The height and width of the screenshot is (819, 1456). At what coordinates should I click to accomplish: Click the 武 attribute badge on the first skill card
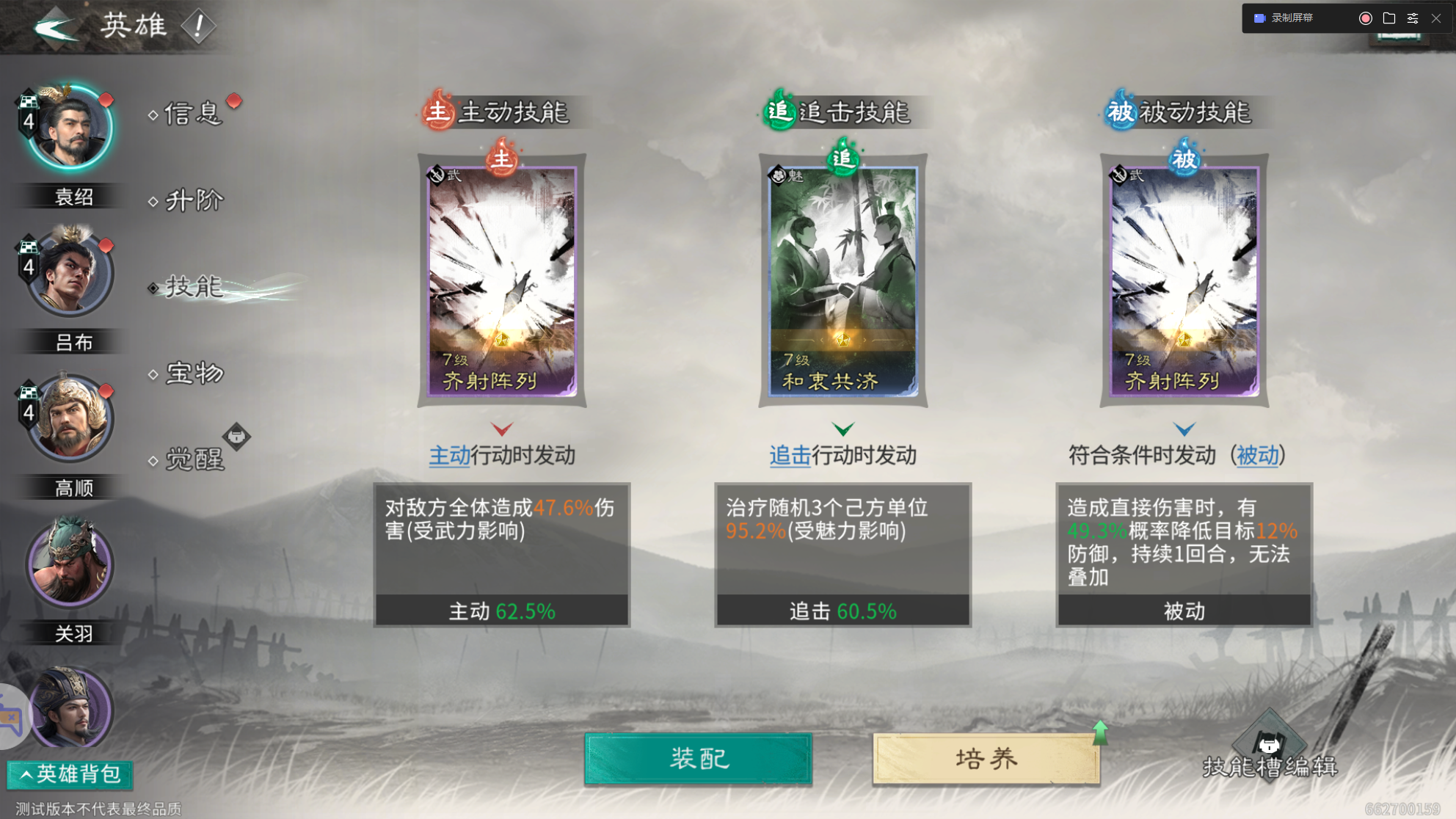pos(439,173)
